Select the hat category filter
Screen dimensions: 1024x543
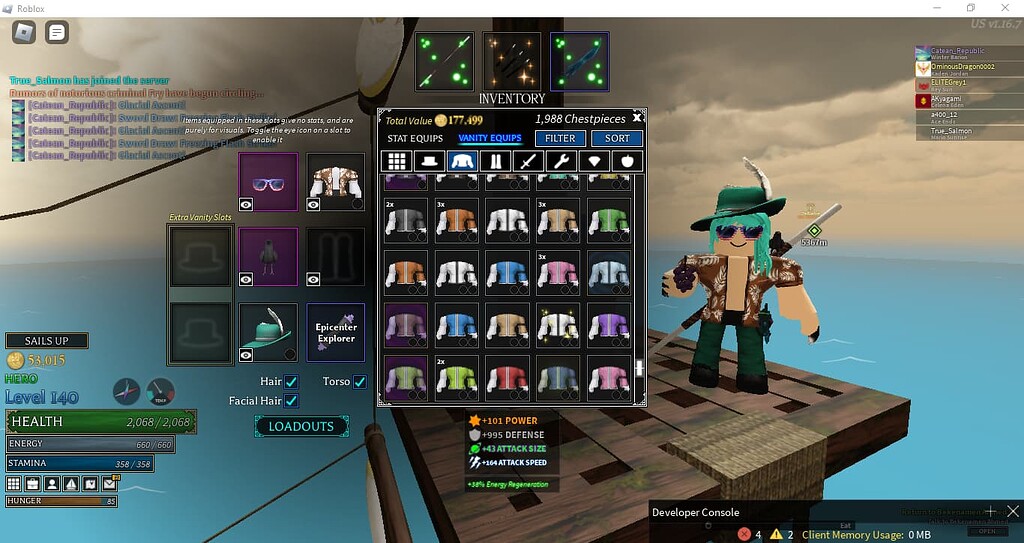click(x=429, y=161)
